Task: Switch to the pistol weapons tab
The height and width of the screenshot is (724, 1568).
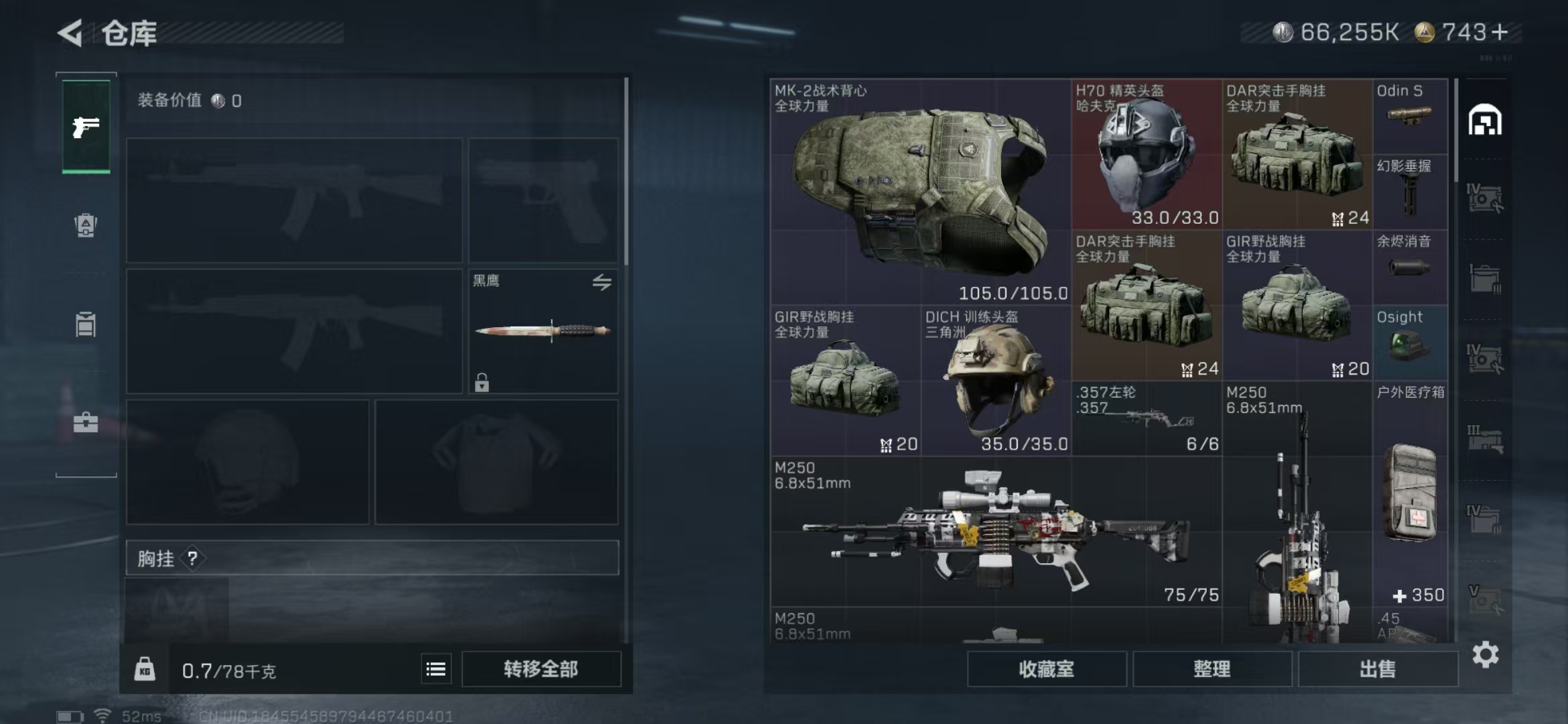Action: click(86, 127)
